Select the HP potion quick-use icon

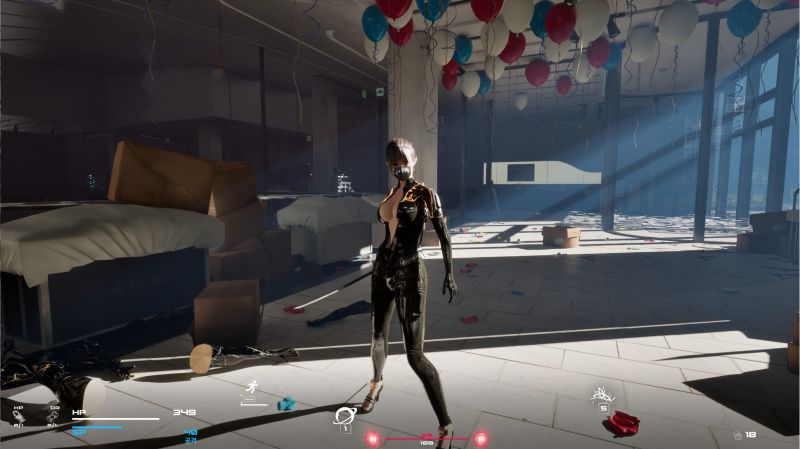pos(18,417)
